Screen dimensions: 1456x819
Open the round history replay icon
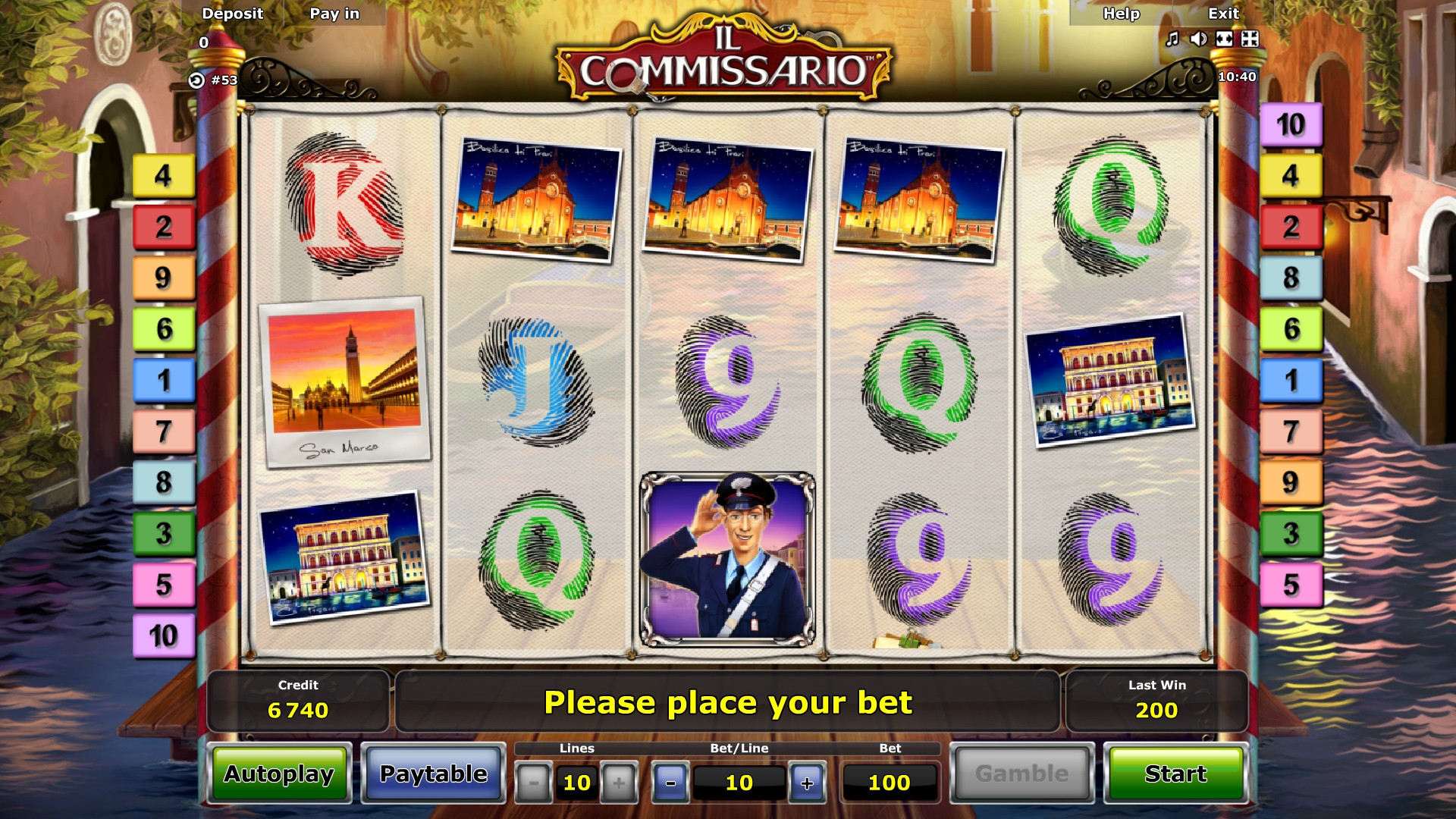[x=196, y=80]
